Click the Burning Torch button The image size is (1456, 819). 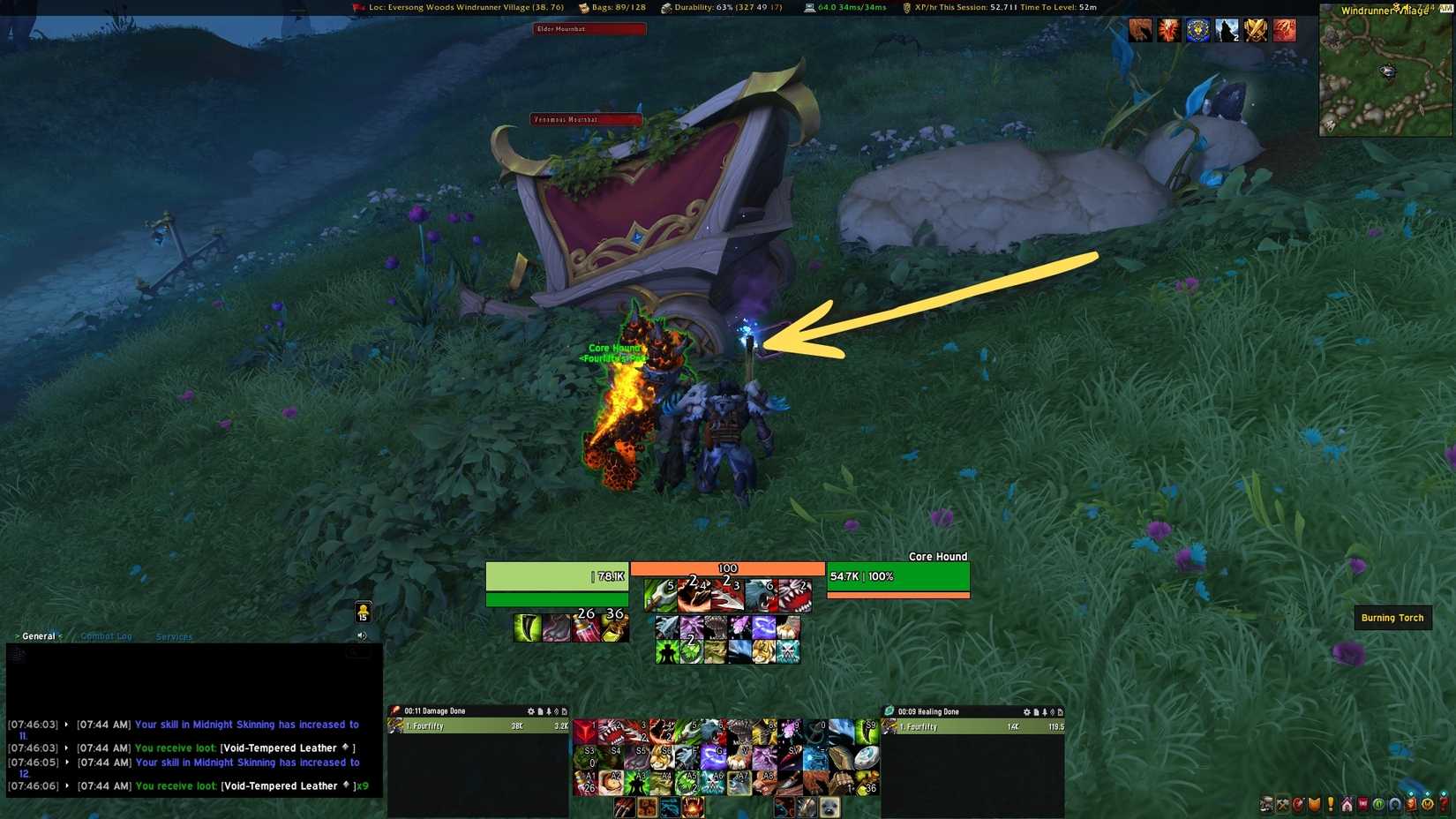1392,618
